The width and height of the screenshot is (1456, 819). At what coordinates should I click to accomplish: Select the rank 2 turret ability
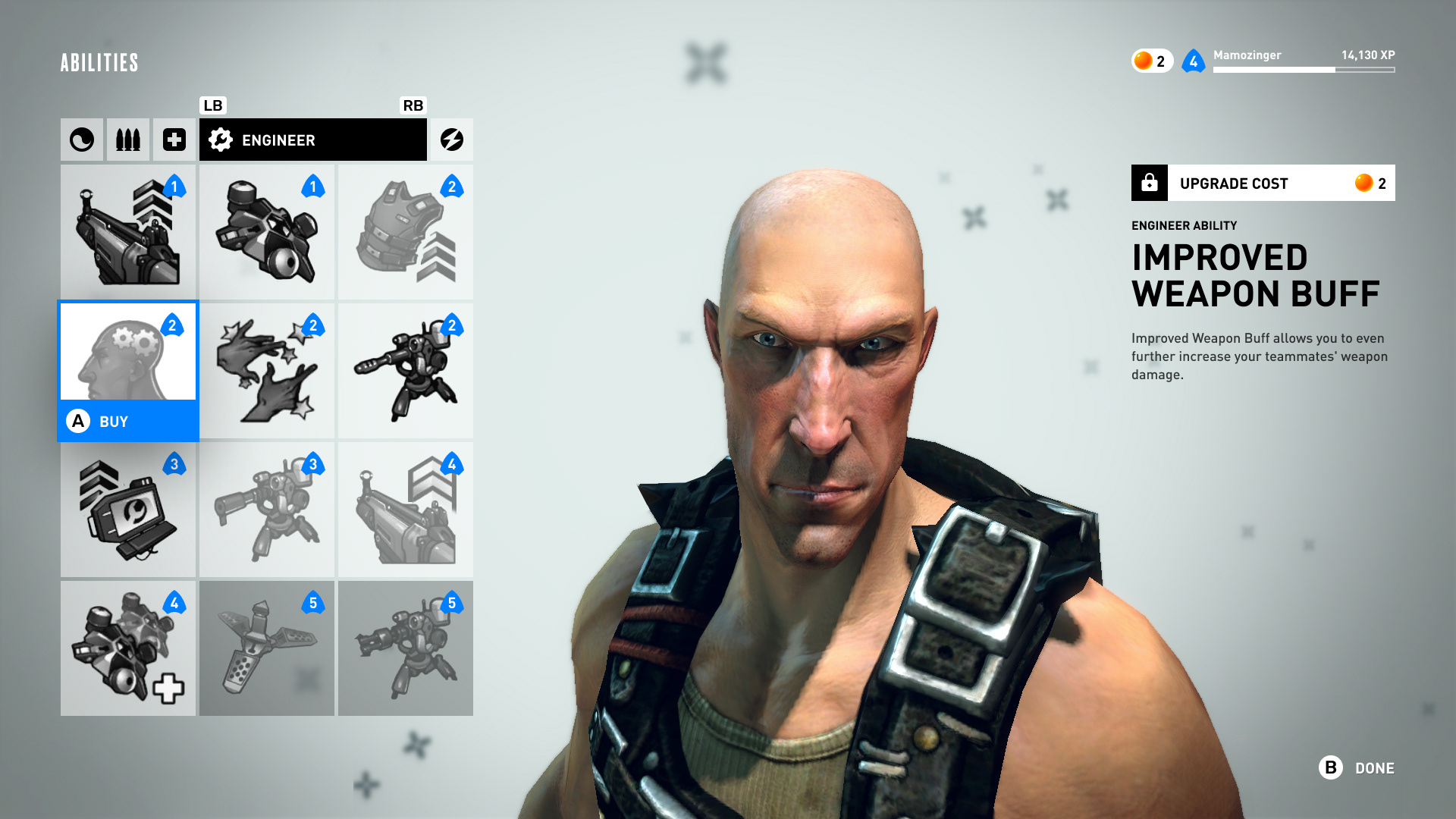pos(405,371)
